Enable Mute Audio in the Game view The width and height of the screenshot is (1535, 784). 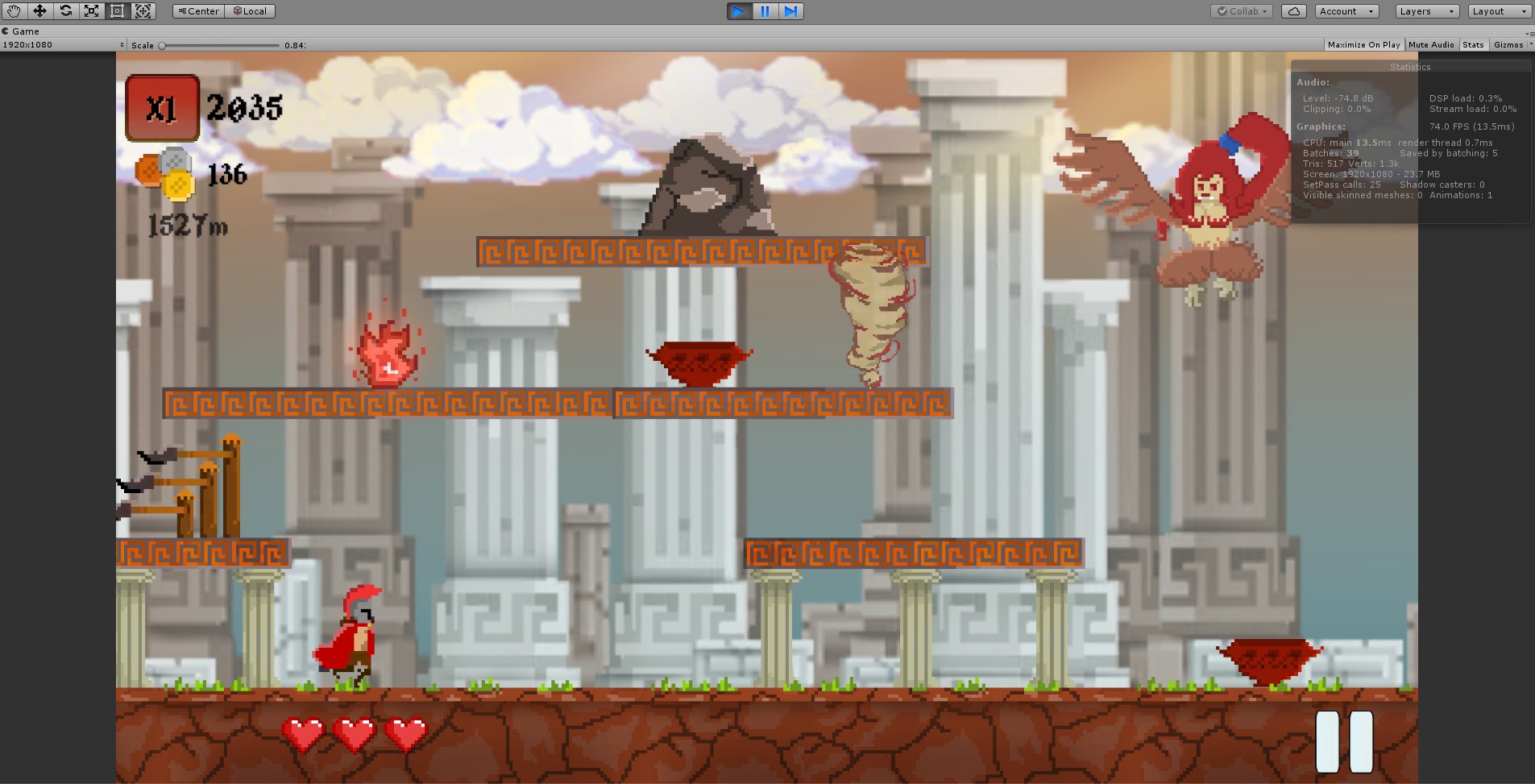1431,44
